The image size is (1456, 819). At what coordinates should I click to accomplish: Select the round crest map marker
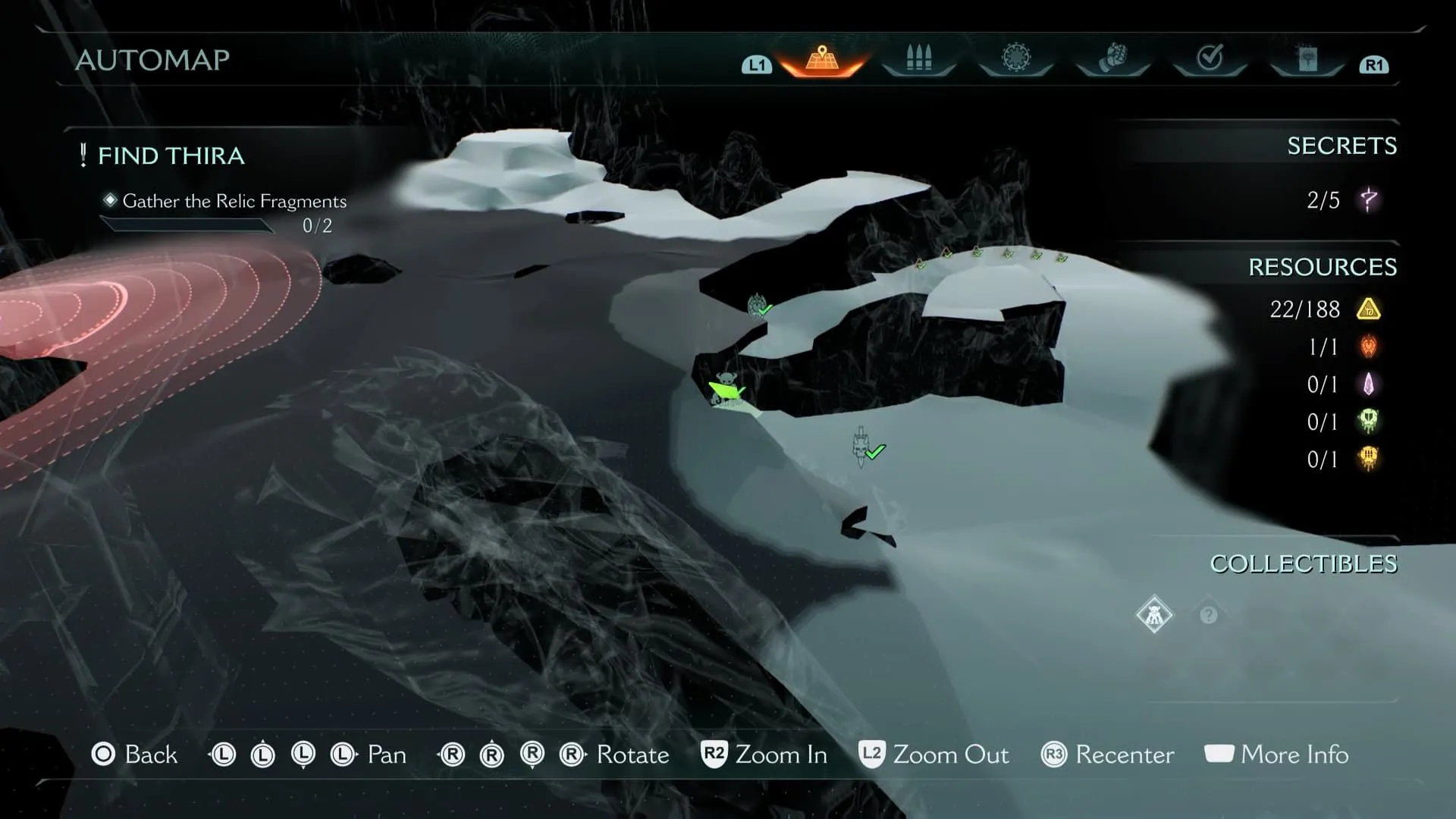coord(757,306)
